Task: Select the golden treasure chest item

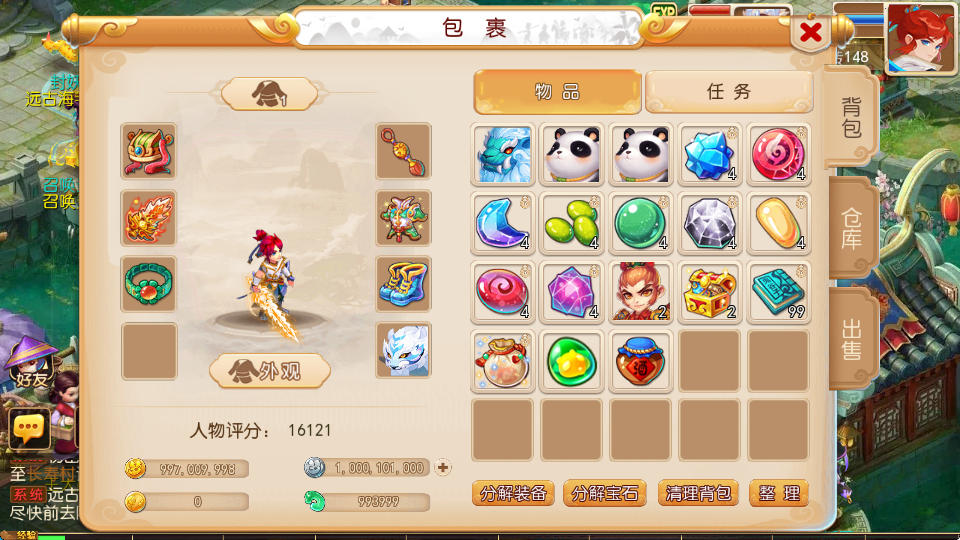Action: (x=709, y=292)
